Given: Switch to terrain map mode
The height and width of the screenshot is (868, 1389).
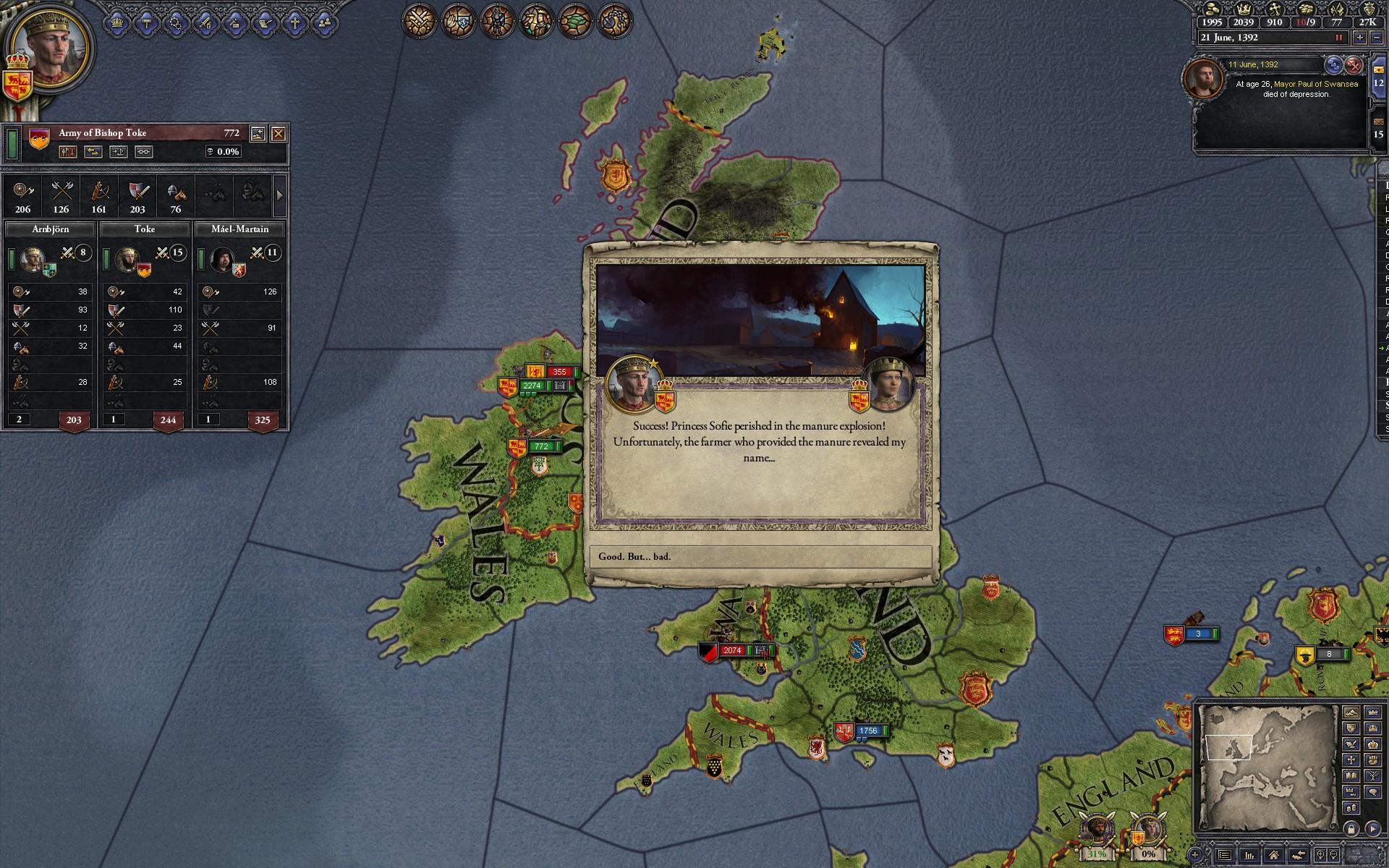Looking at the screenshot, I should tap(1351, 712).
